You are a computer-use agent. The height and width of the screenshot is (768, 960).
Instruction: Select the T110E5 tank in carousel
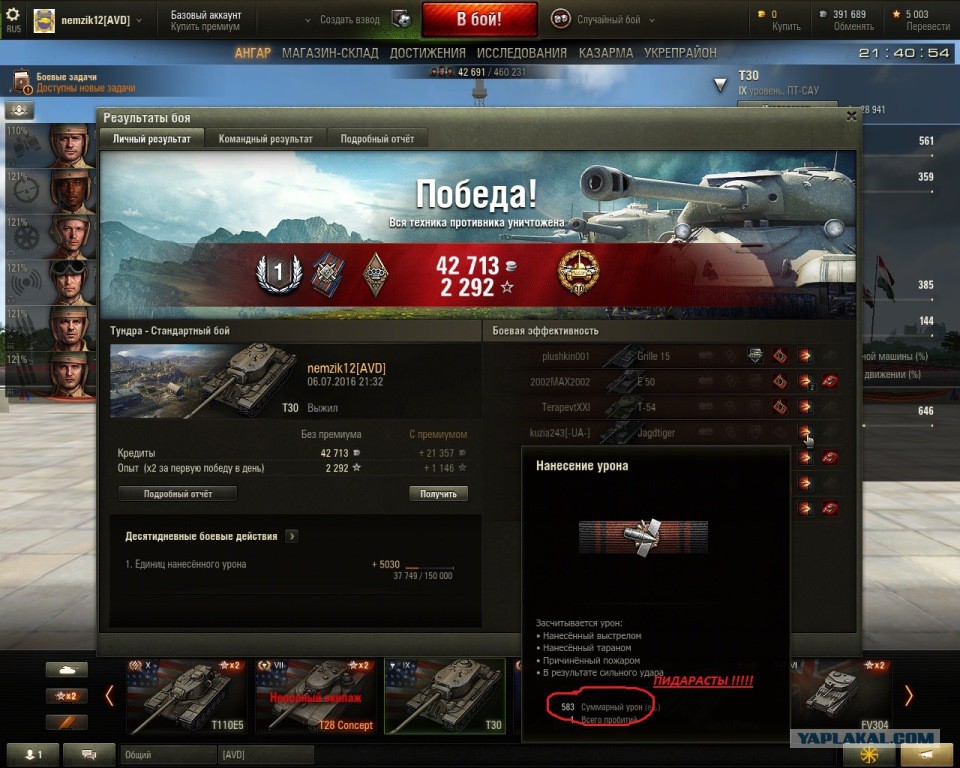click(186, 696)
